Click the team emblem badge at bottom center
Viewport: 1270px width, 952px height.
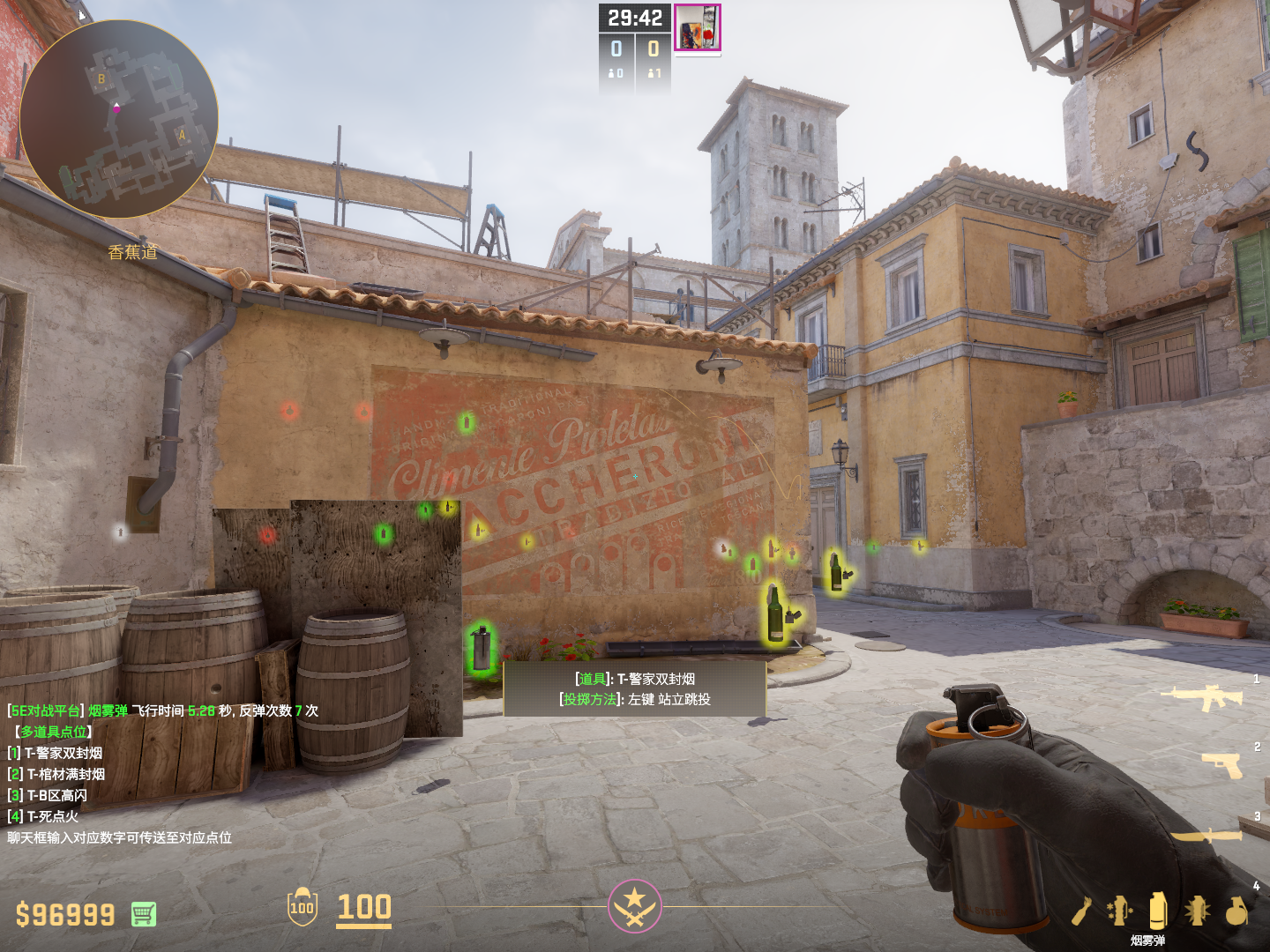[x=634, y=905]
